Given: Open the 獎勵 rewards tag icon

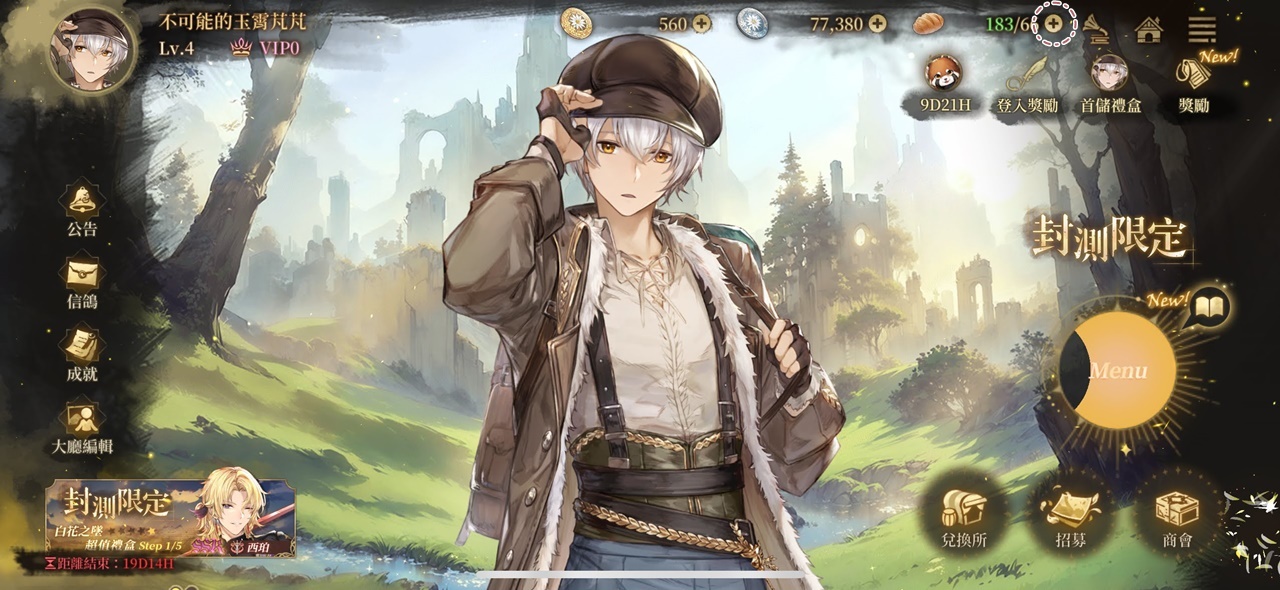Looking at the screenshot, I should click(x=1193, y=80).
